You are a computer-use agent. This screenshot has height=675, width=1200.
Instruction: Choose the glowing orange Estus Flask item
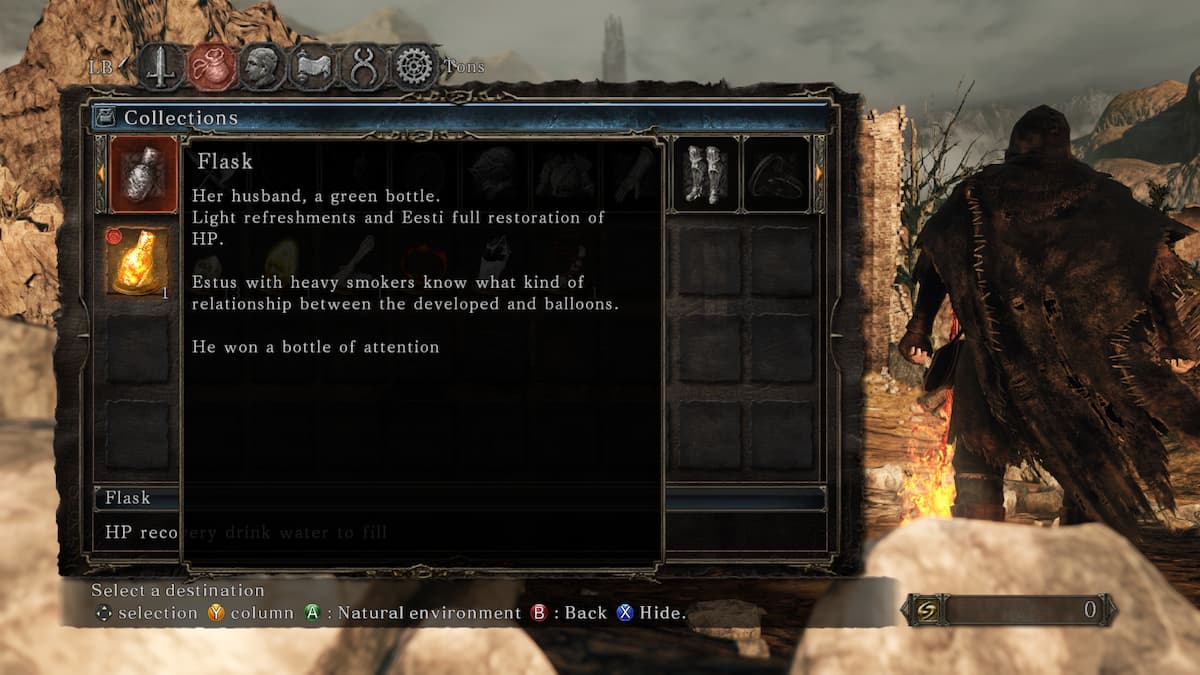[x=138, y=262]
